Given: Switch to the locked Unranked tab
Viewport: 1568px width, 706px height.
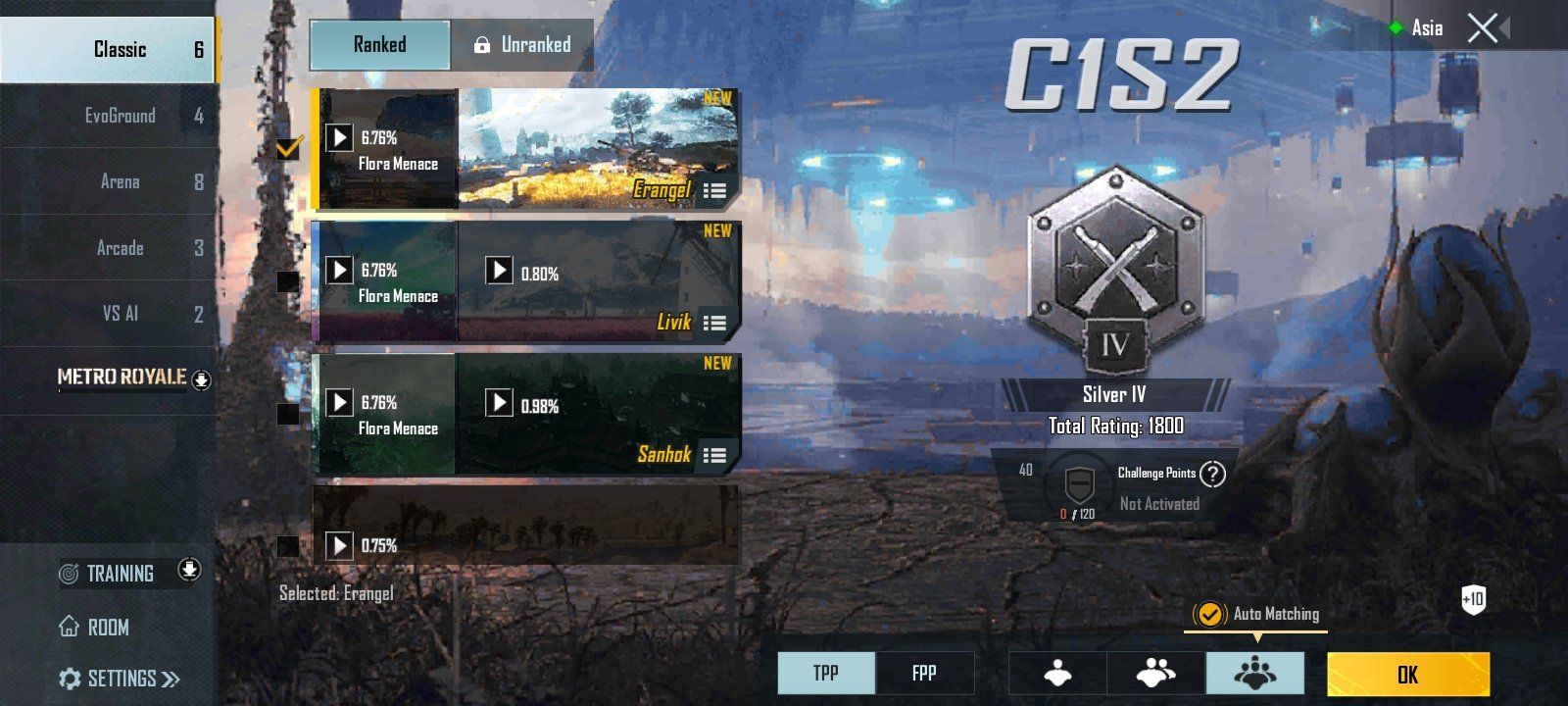Looking at the screenshot, I should [x=522, y=45].
